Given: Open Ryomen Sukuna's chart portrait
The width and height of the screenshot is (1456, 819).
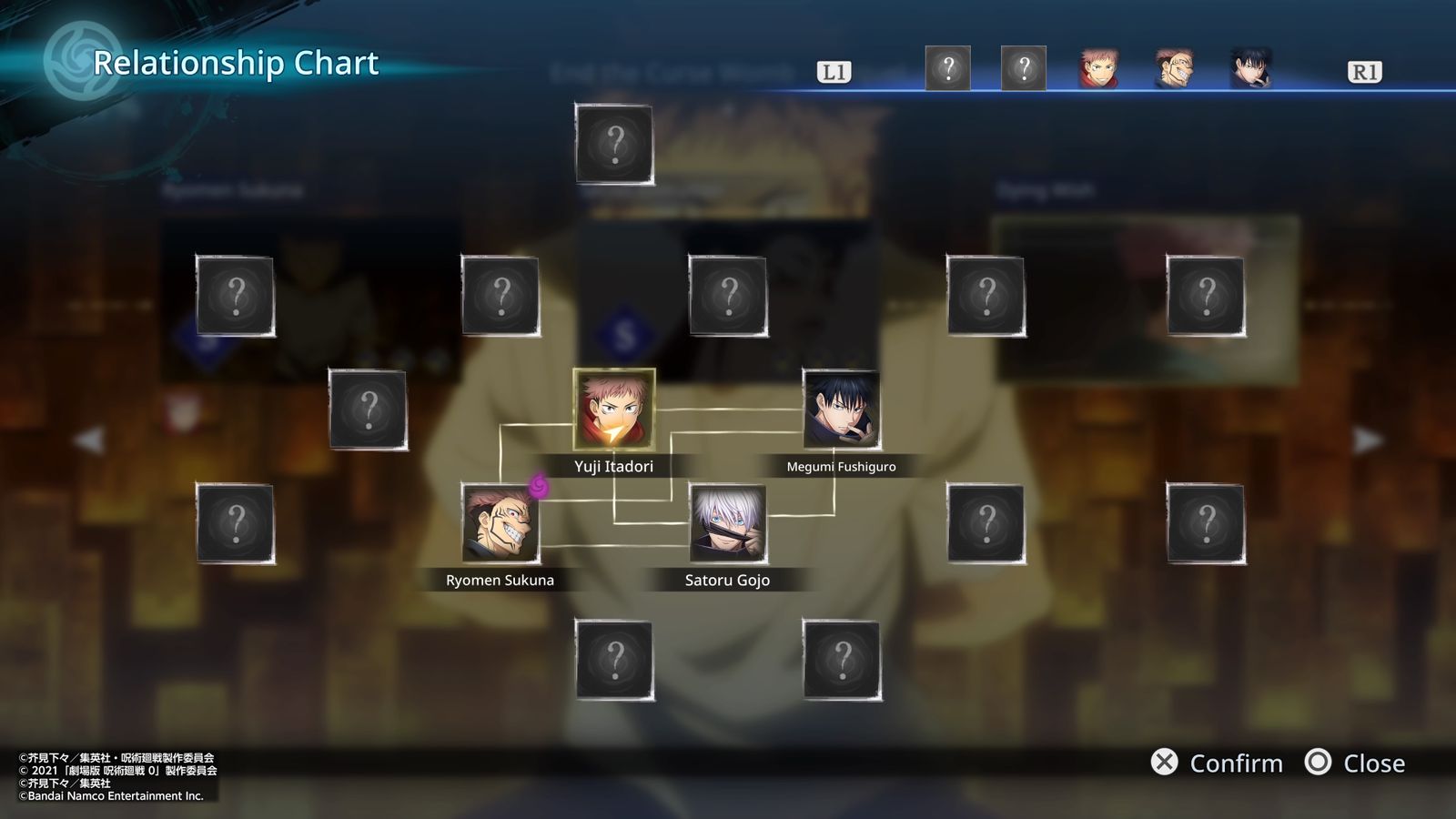Looking at the screenshot, I should tap(500, 523).
